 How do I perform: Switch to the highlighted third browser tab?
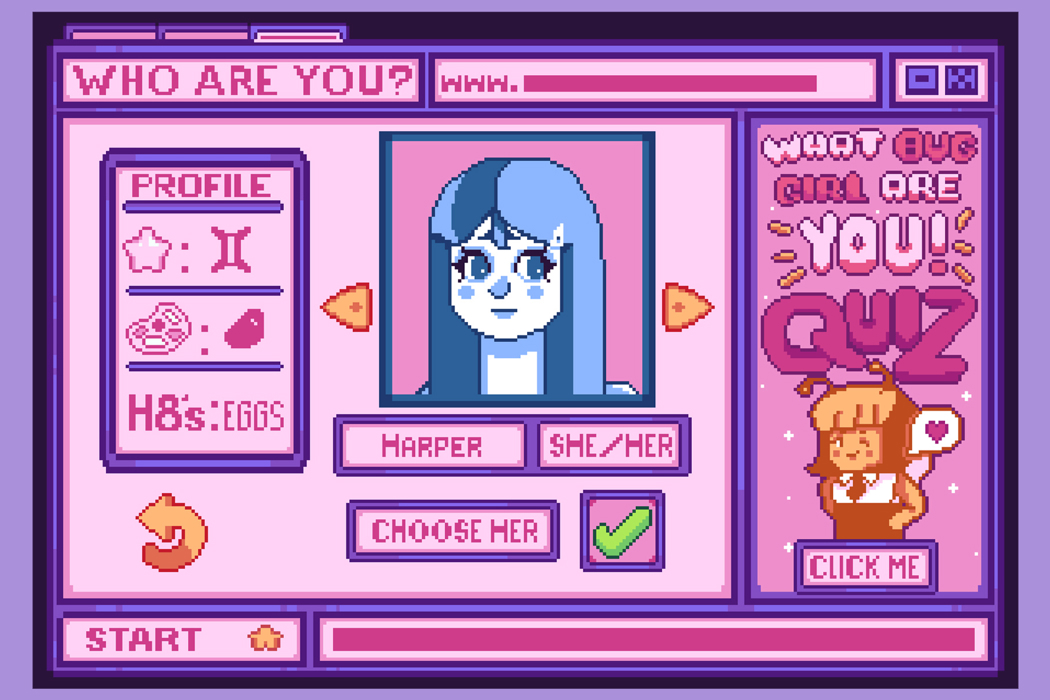(298, 36)
